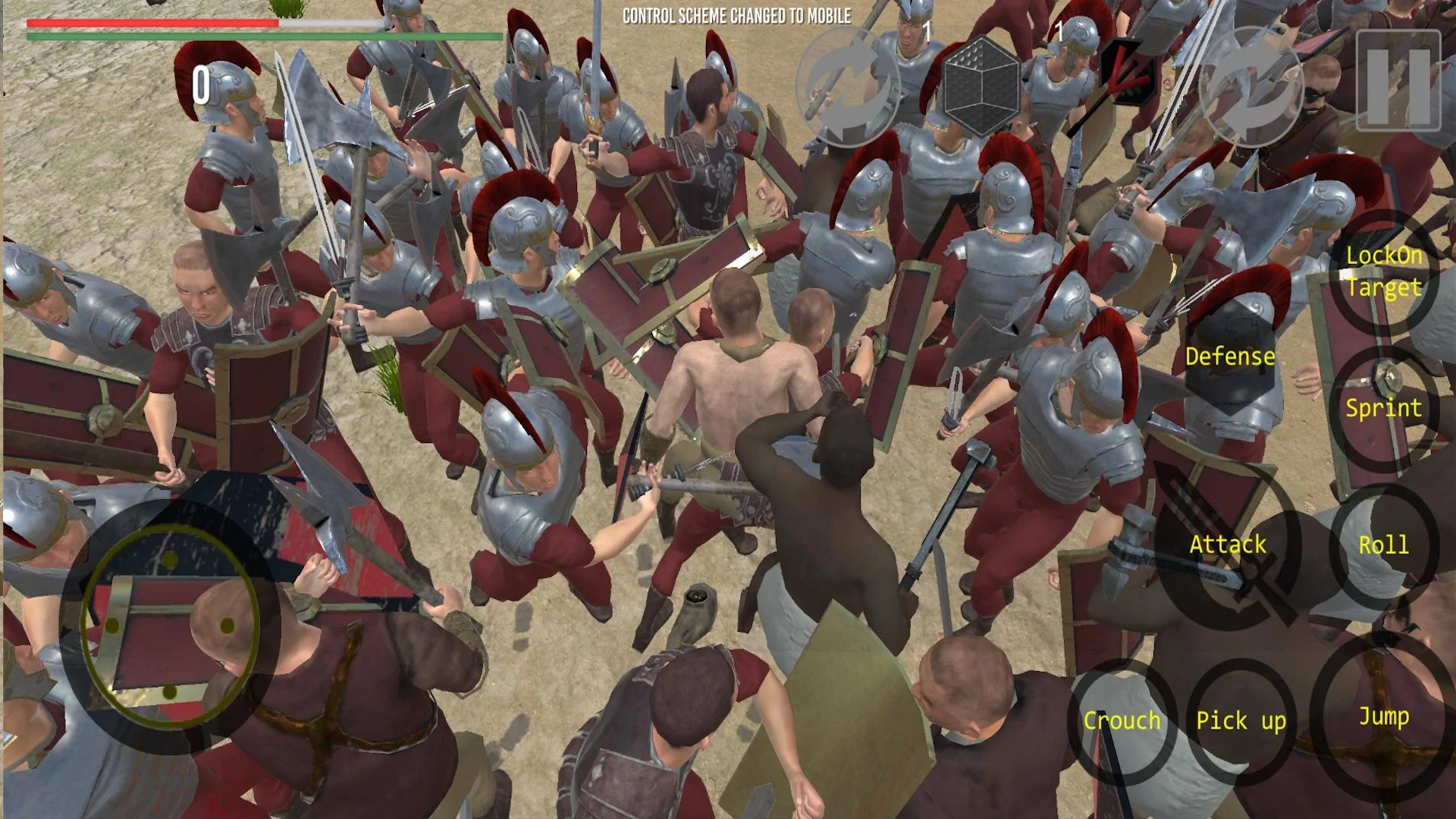
Task: Tap the Roll action icon
Action: pyautogui.click(x=1386, y=544)
